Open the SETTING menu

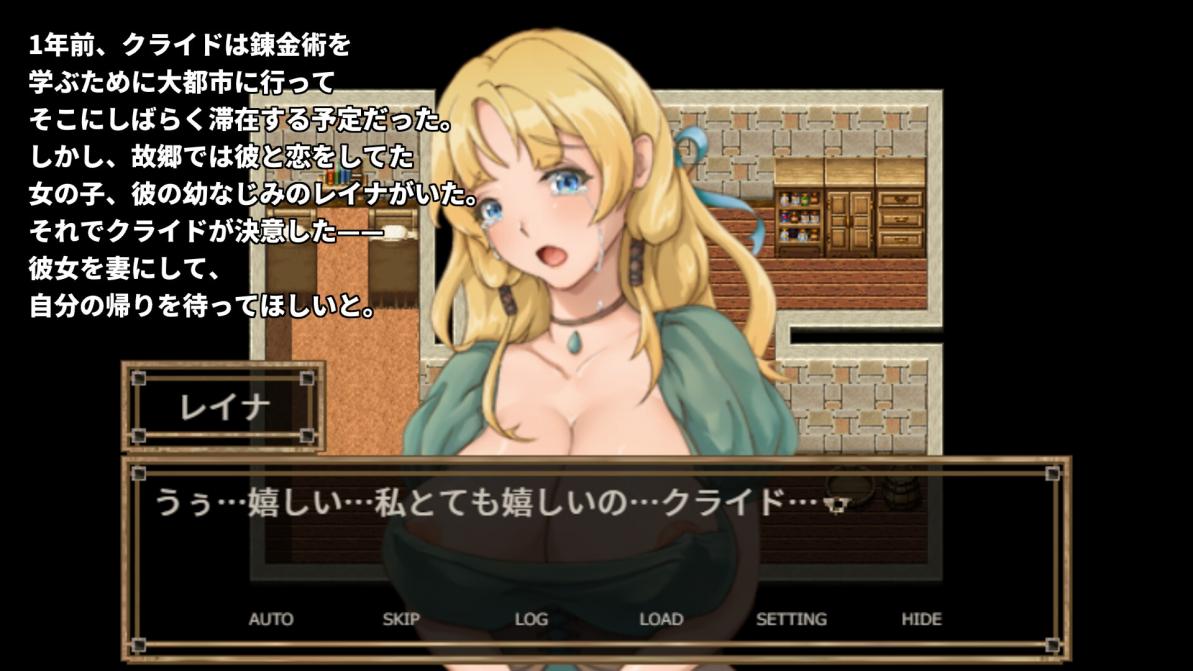[x=791, y=619]
